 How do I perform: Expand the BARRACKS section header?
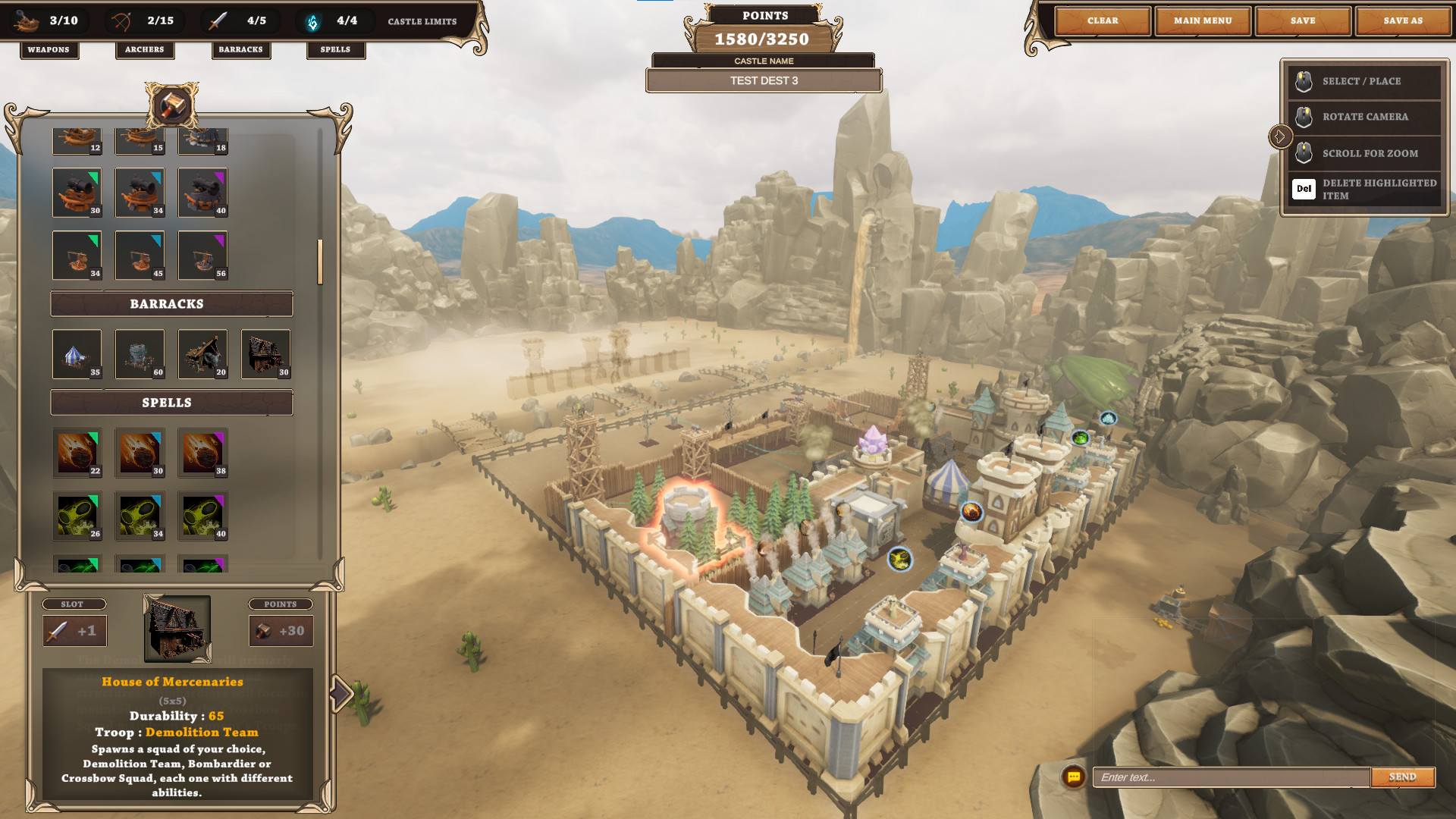click(171, 303)
